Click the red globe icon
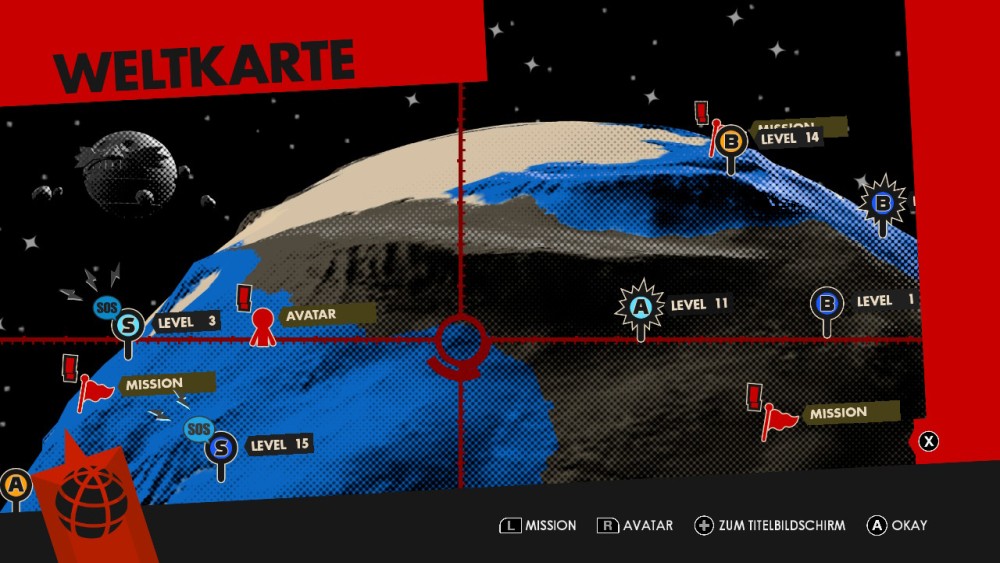Screen dimensions: 1000x563 tap(92, 498)
